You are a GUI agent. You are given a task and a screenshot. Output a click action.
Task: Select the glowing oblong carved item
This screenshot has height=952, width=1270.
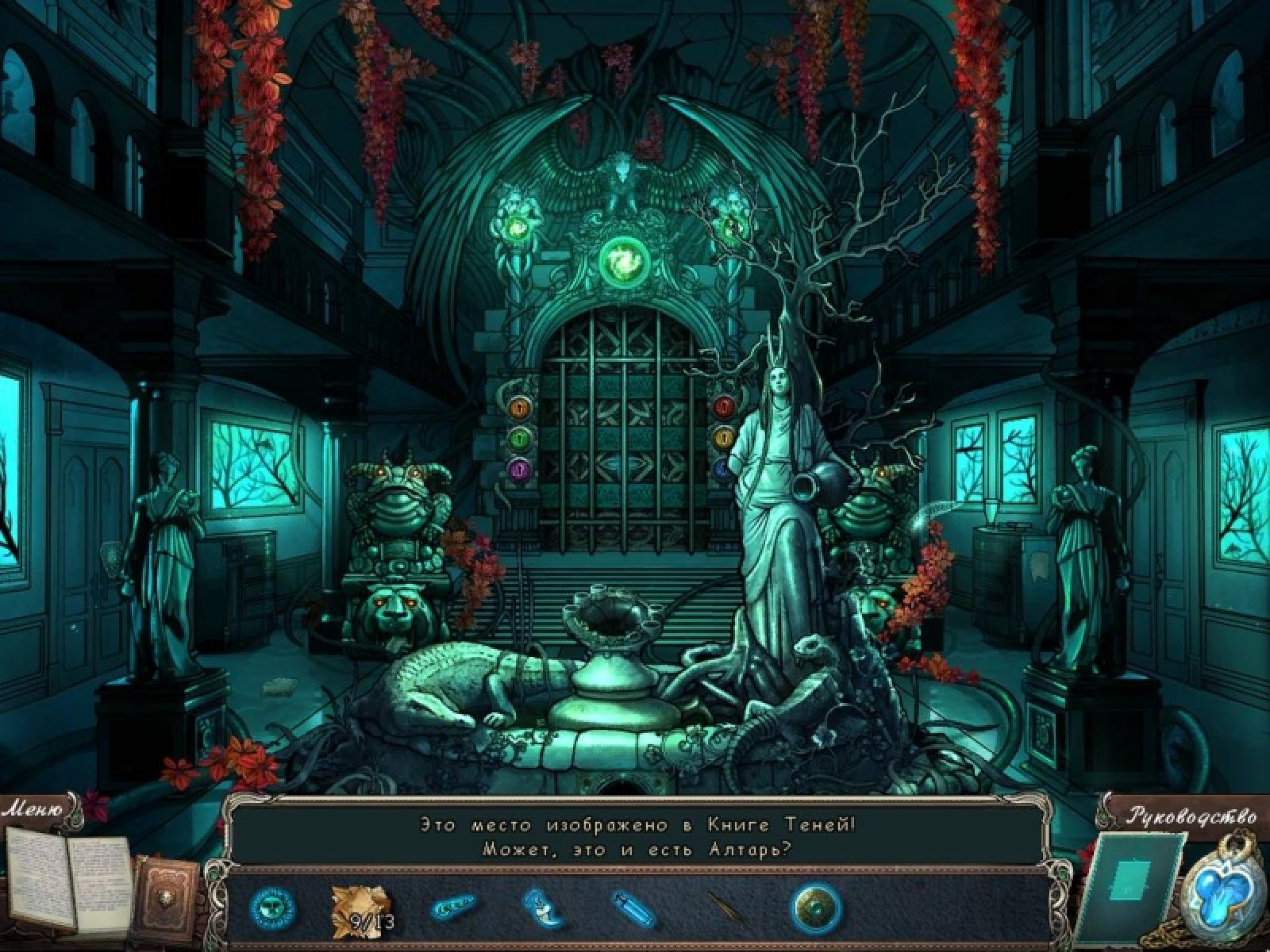point(452,907)
